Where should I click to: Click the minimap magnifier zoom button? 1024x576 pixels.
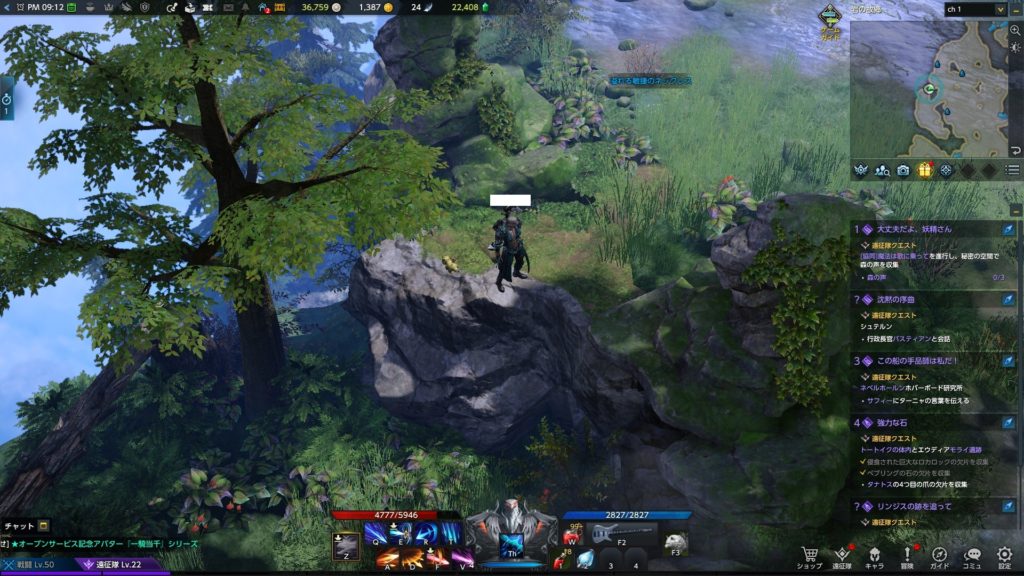click(x=1015, y=31)
